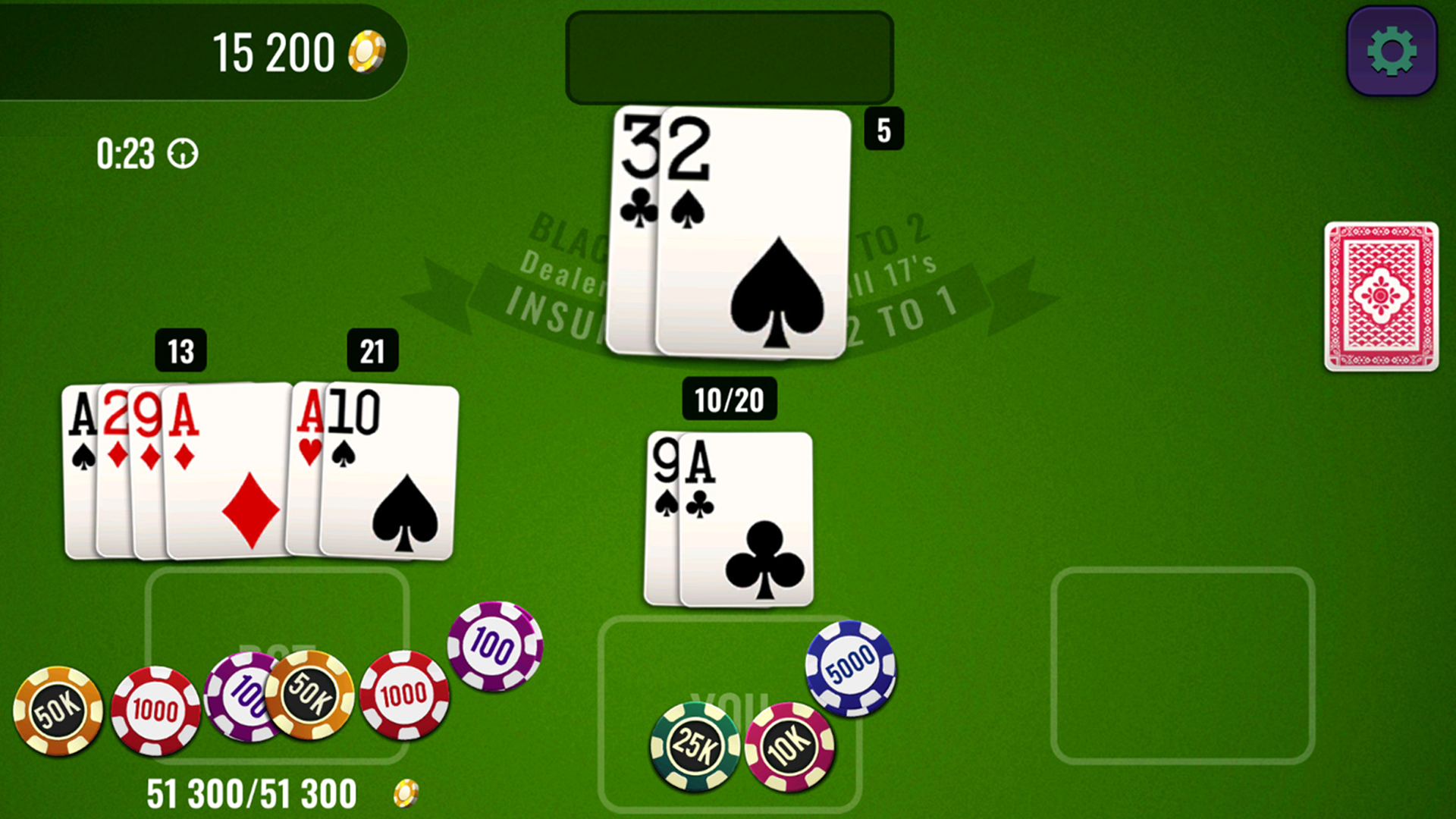1456x819 pixels.
Task: Click the timer icon next to 0:23
Action: coord(182,154)
